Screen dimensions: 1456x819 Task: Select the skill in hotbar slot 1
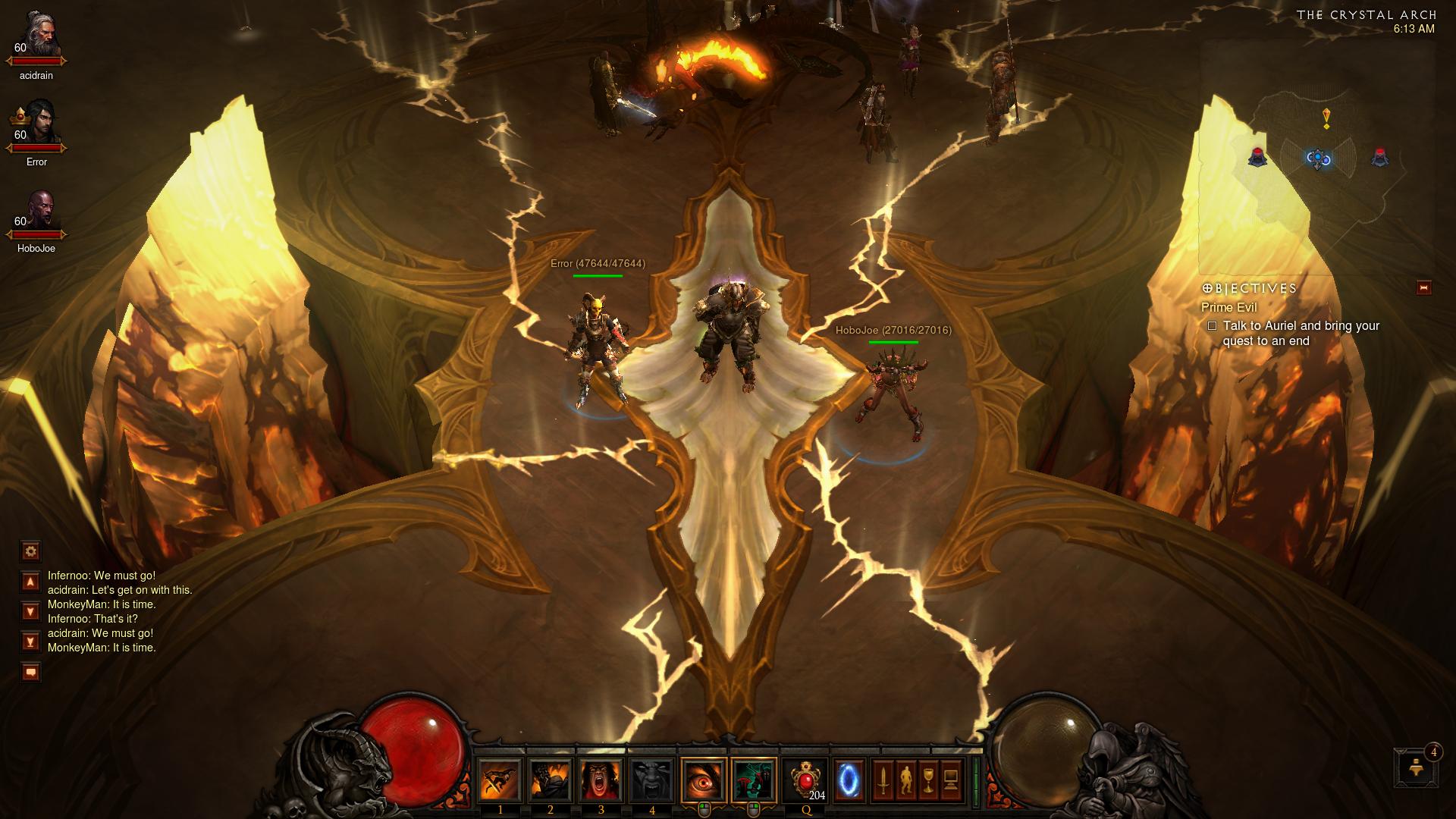(500, 780)
